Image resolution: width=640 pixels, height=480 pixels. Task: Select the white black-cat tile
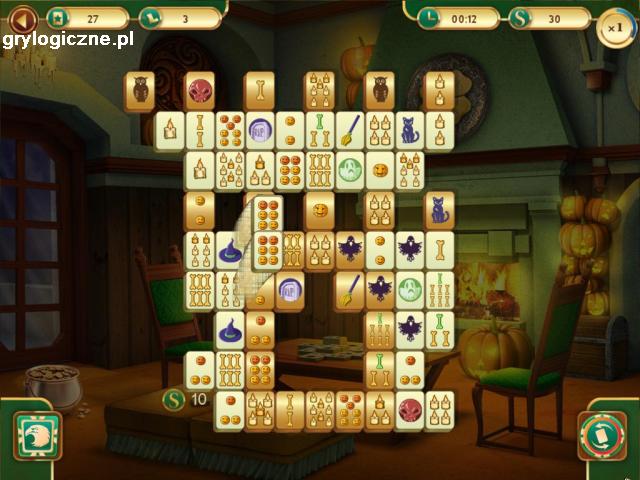coord(409,130)
